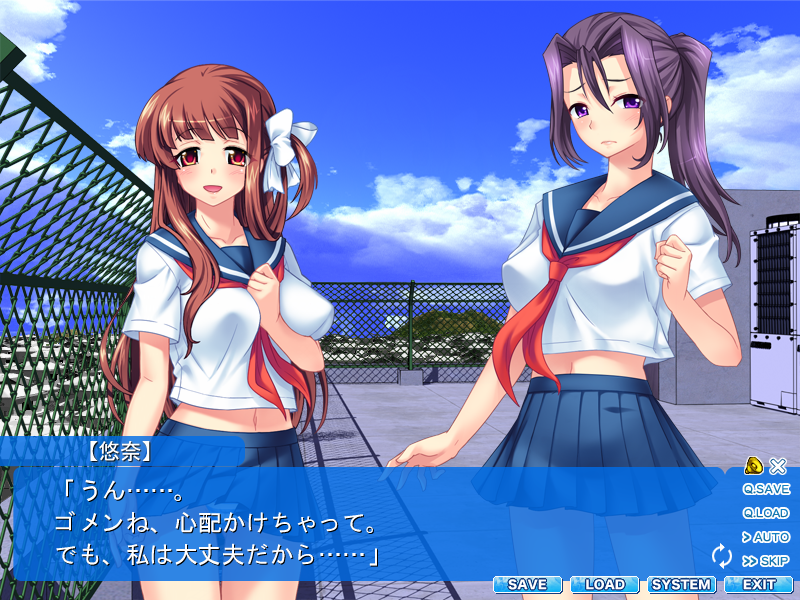Click the circular arrows icon

pos(721,556)
